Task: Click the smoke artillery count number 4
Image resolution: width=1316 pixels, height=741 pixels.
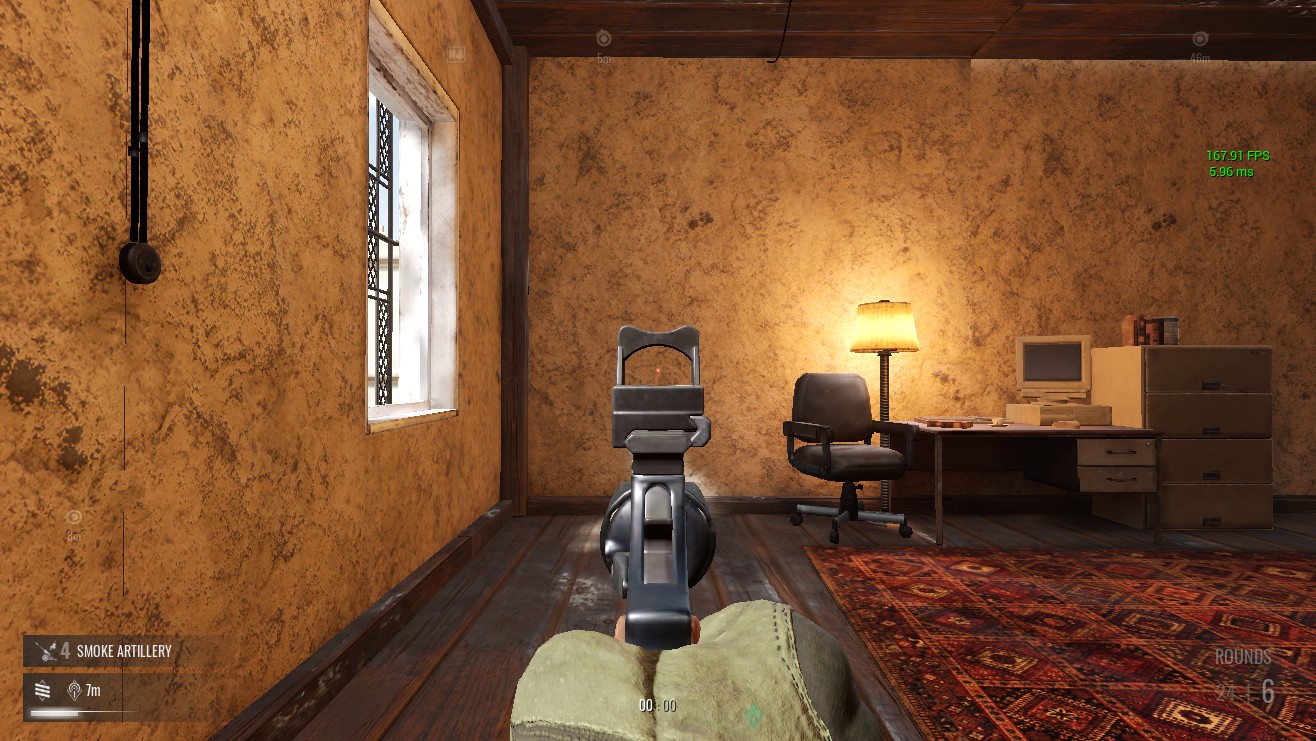Action: click(65, 650)
